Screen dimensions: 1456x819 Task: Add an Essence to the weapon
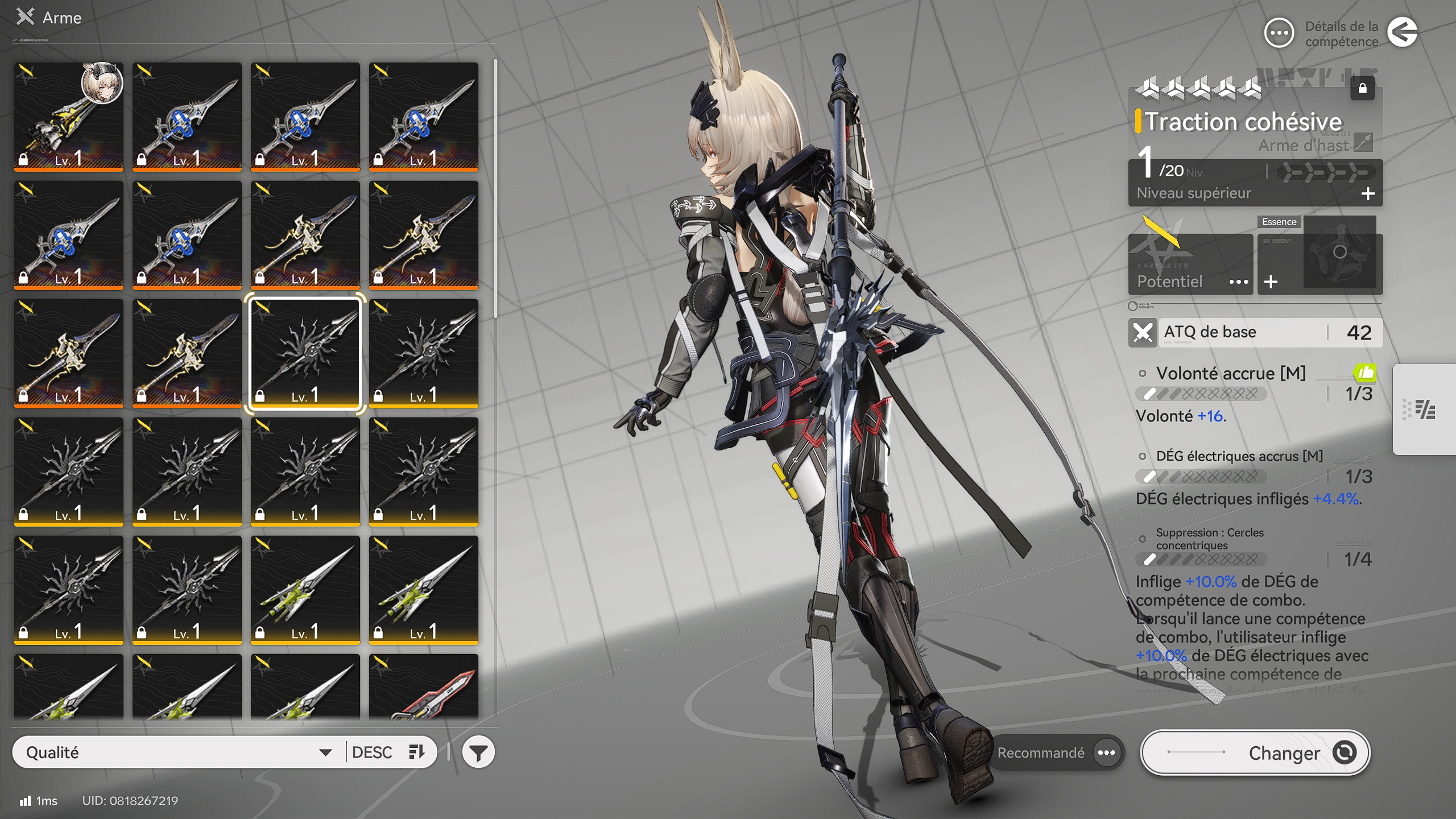click(x=1271, y=282)
